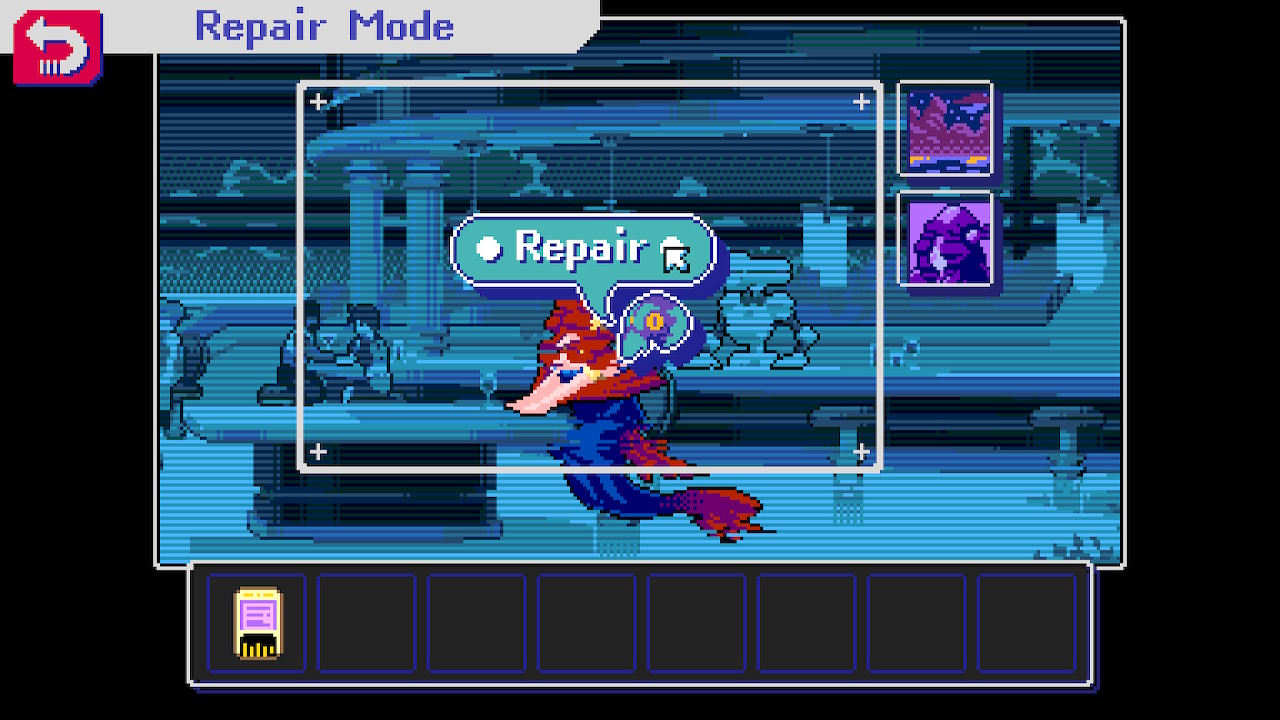Click the inventory tray at the bottom
The height and width of the screenshot is (720, 1280).
coord(640,622)
